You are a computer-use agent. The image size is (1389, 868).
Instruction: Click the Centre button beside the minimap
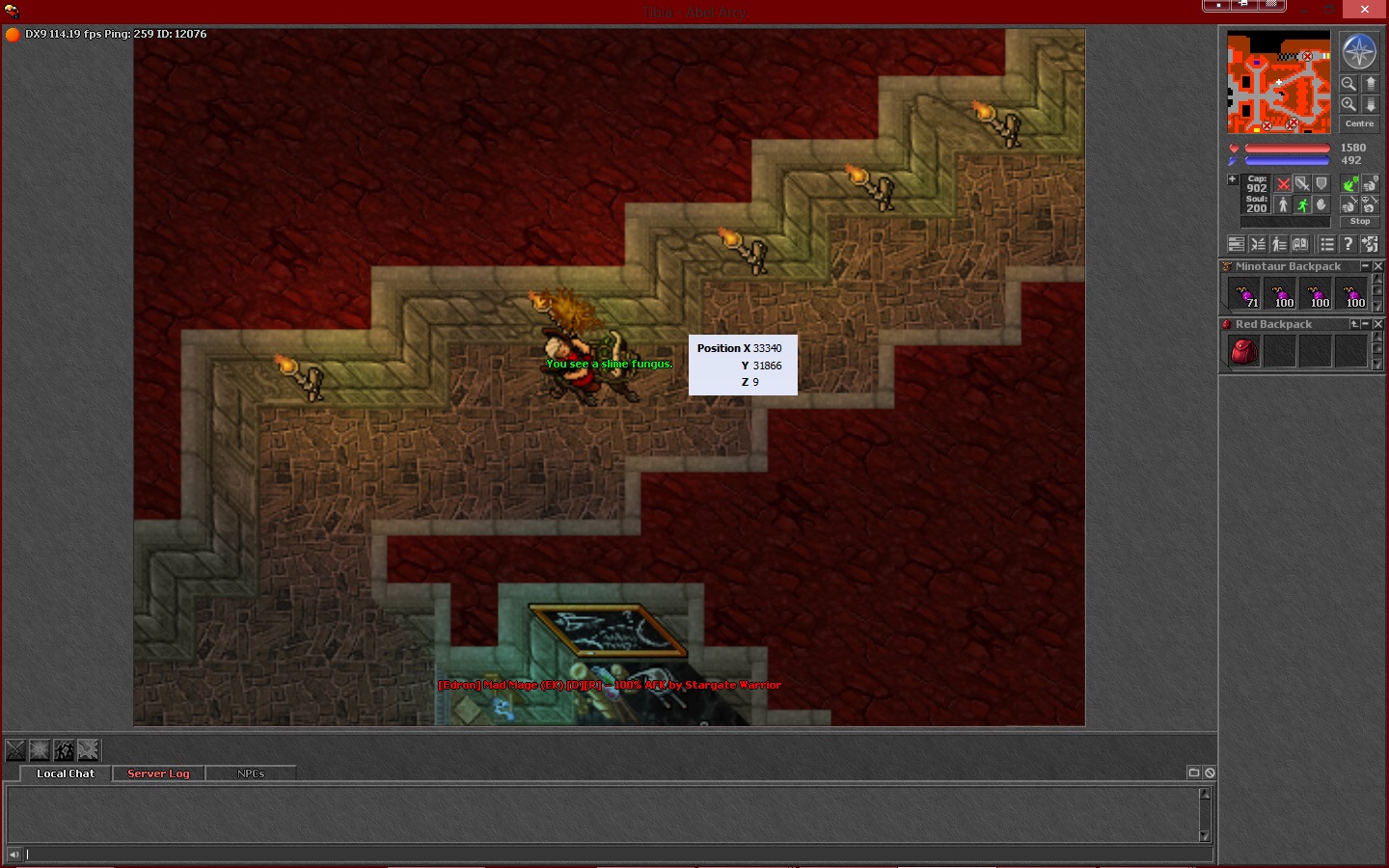pos(1359,124)
